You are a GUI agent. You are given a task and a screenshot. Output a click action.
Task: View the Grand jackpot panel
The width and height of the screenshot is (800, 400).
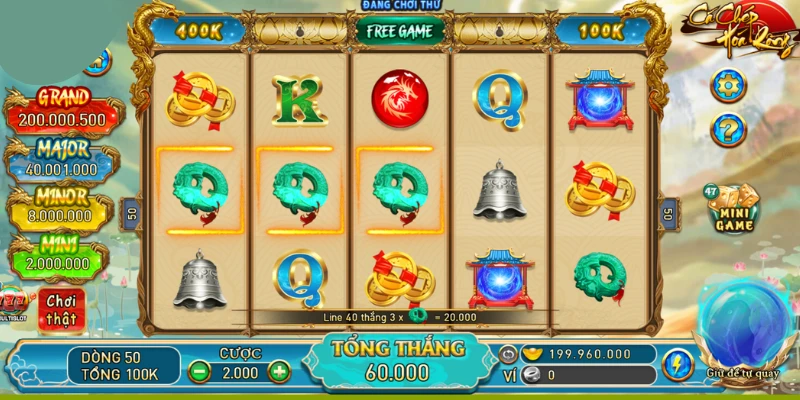[x=62, y=110]
